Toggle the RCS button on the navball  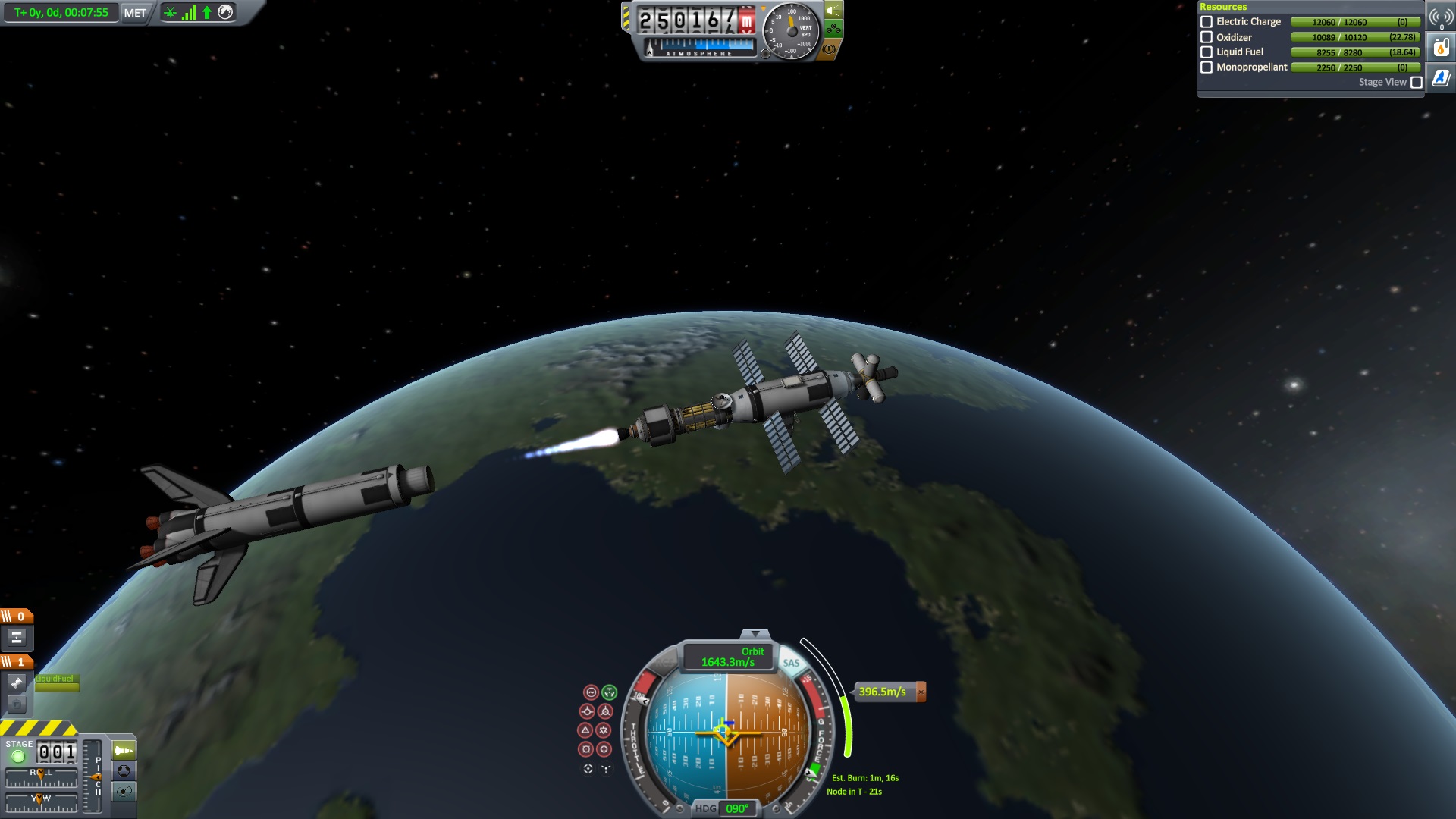tap(664, 663)
